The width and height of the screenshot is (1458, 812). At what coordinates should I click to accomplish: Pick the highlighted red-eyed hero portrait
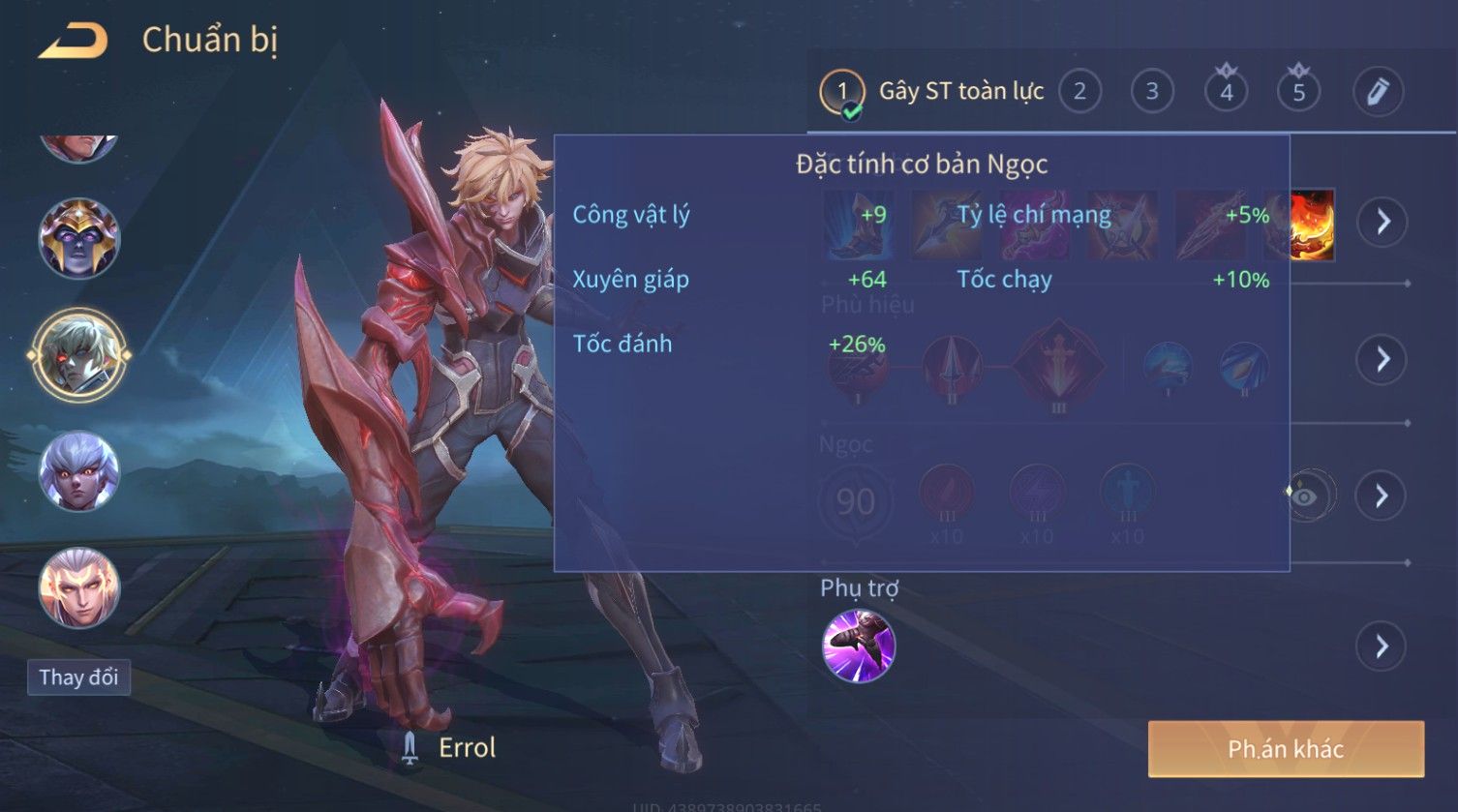[78, 355]
